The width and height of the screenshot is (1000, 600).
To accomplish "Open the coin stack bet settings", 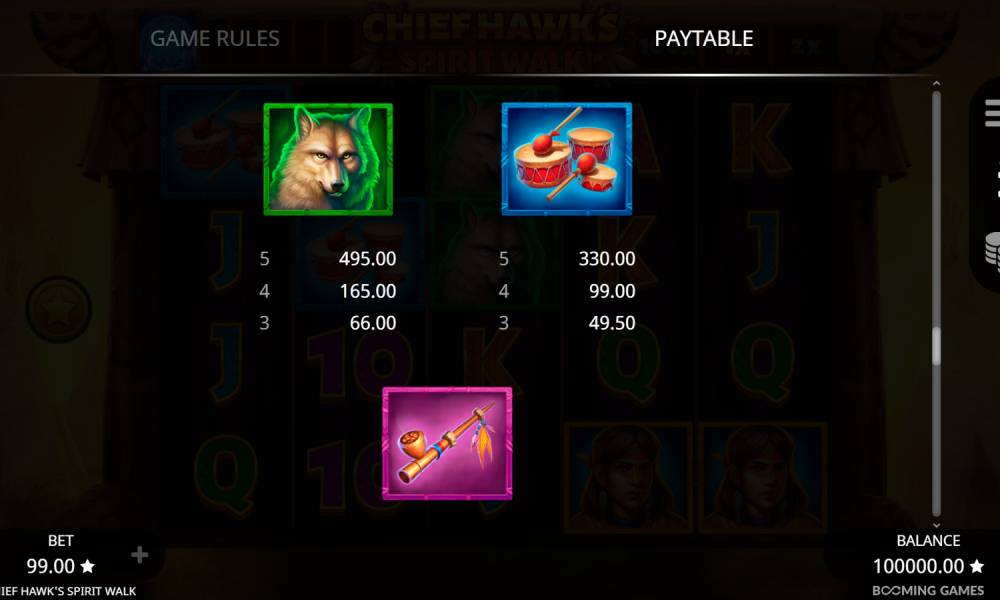I will [x=992, y=249].
